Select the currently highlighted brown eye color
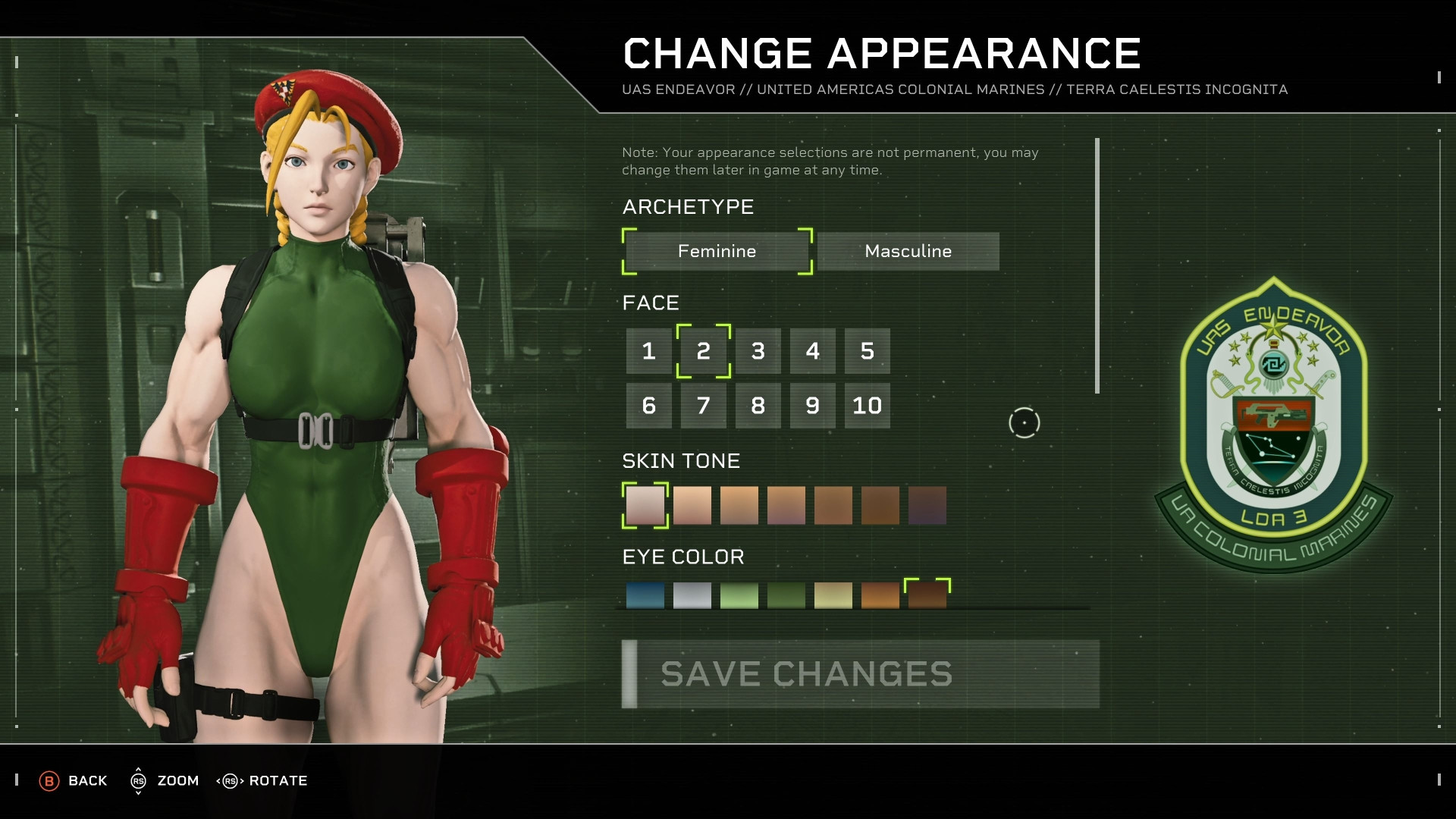This screenshot has height=819, width=1456. tap(927, 595)
